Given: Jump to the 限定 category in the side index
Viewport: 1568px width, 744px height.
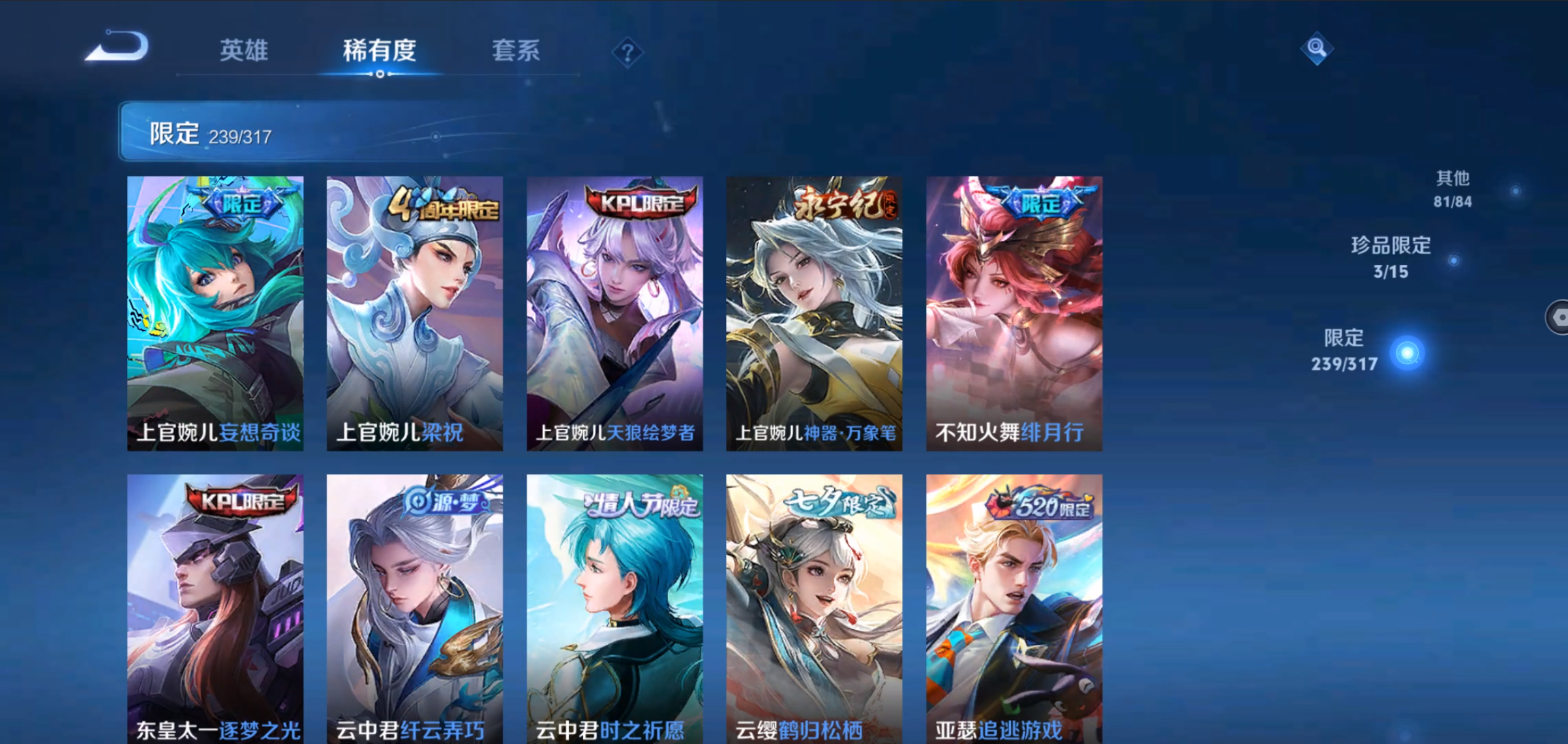Looking at the screenshot, I should pos(1345,350).
